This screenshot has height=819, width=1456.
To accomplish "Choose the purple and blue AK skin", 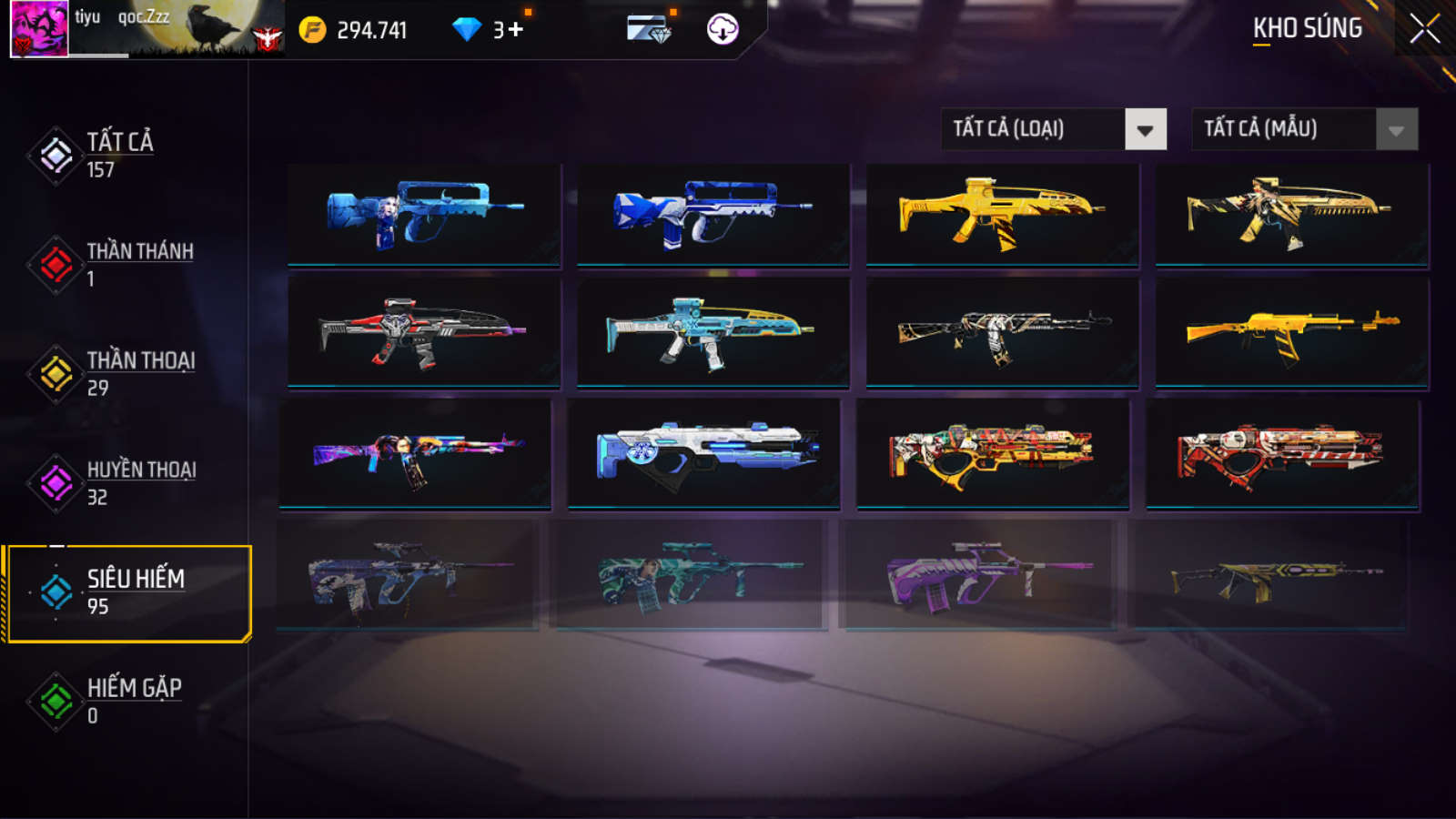I will click(x=415, y=452).
